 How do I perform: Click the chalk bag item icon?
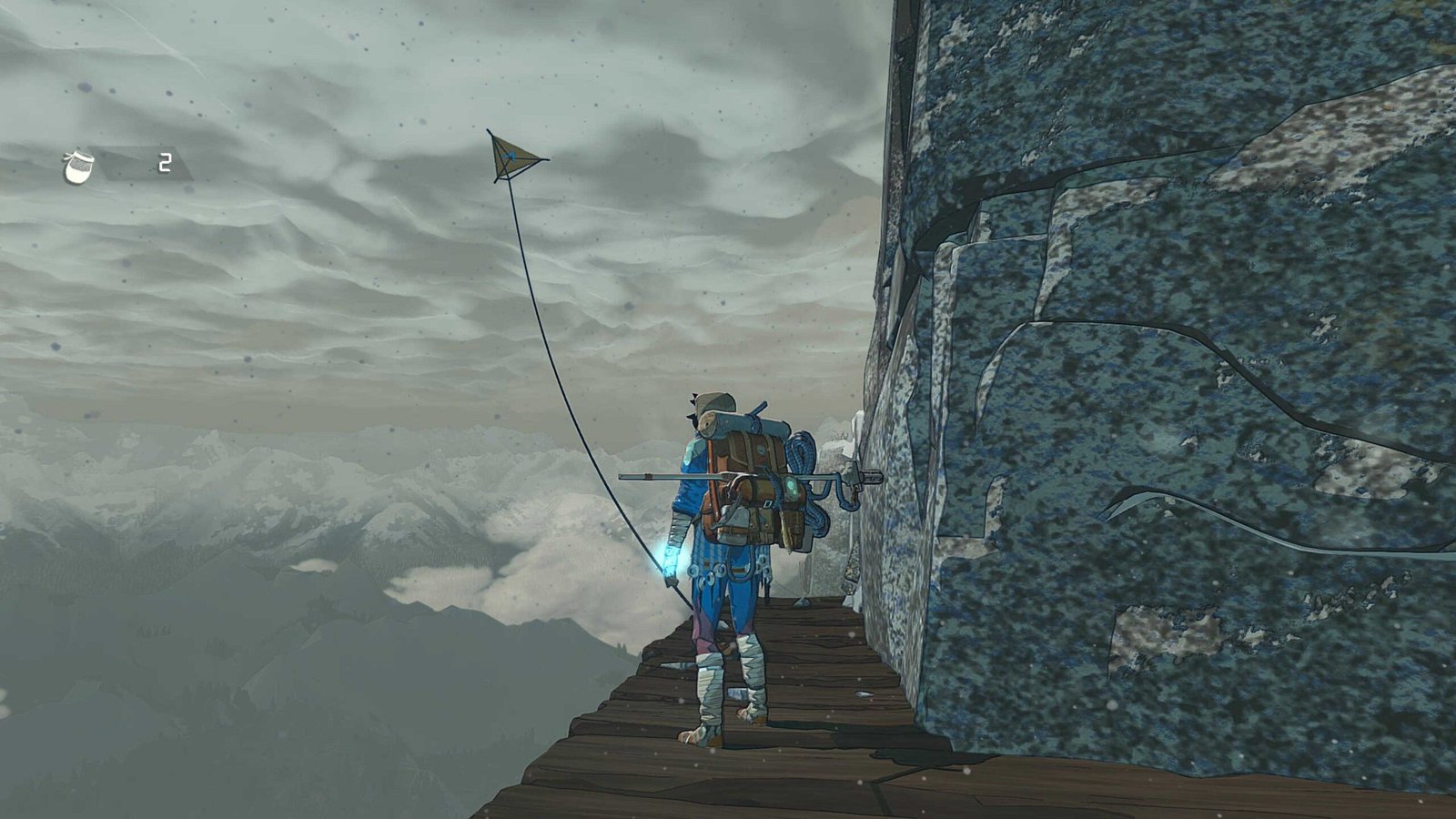(80, 166)
